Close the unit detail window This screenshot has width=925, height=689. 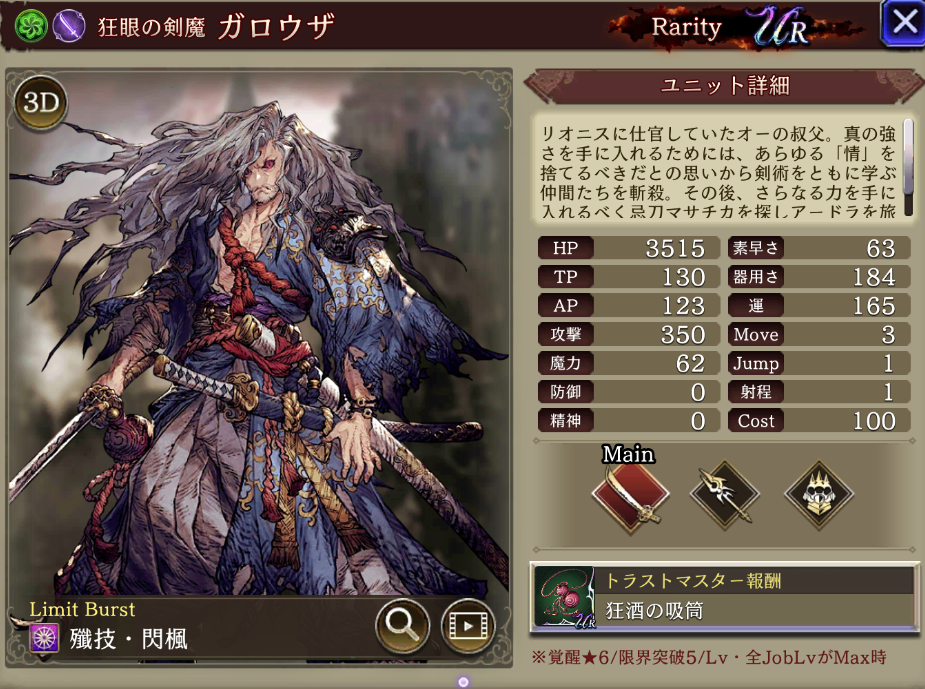tap(903, 23)
